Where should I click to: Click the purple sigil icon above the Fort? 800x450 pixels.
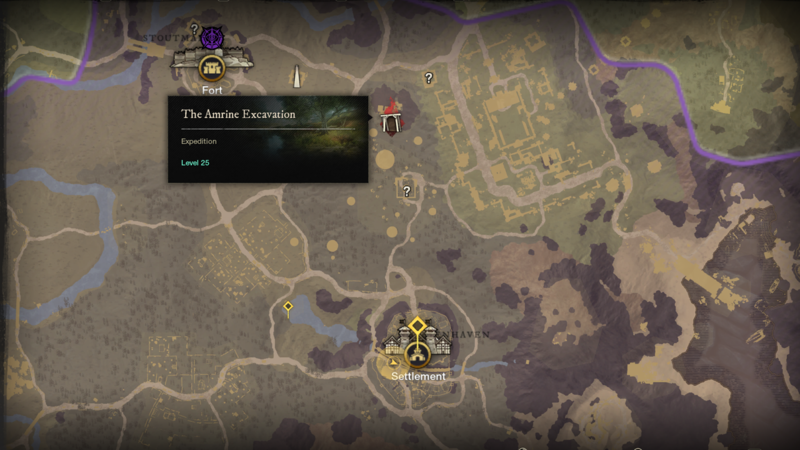[x=210, y=39]
